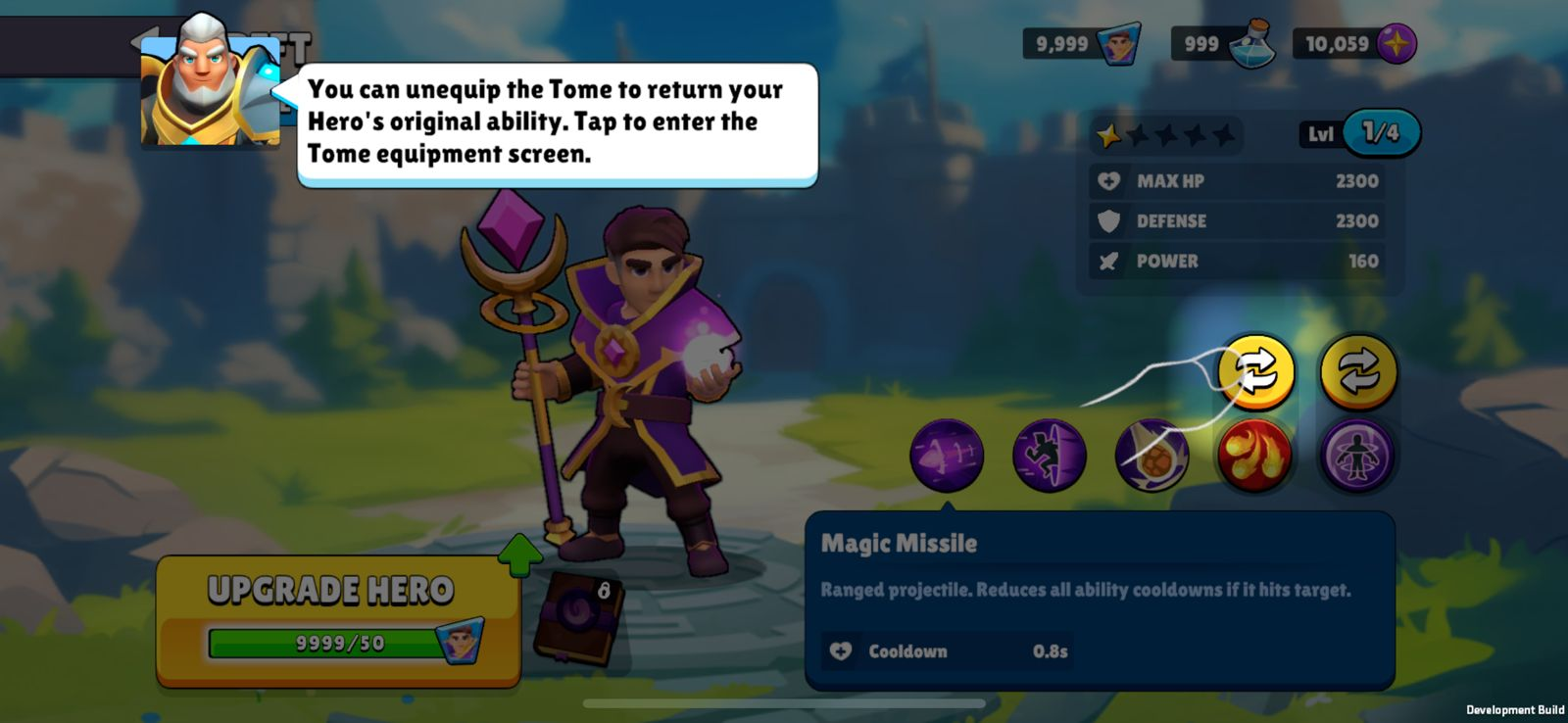Tap the tutorial speech bubble to continue
The image size is (1568, 723).
(x=556, y=122)
